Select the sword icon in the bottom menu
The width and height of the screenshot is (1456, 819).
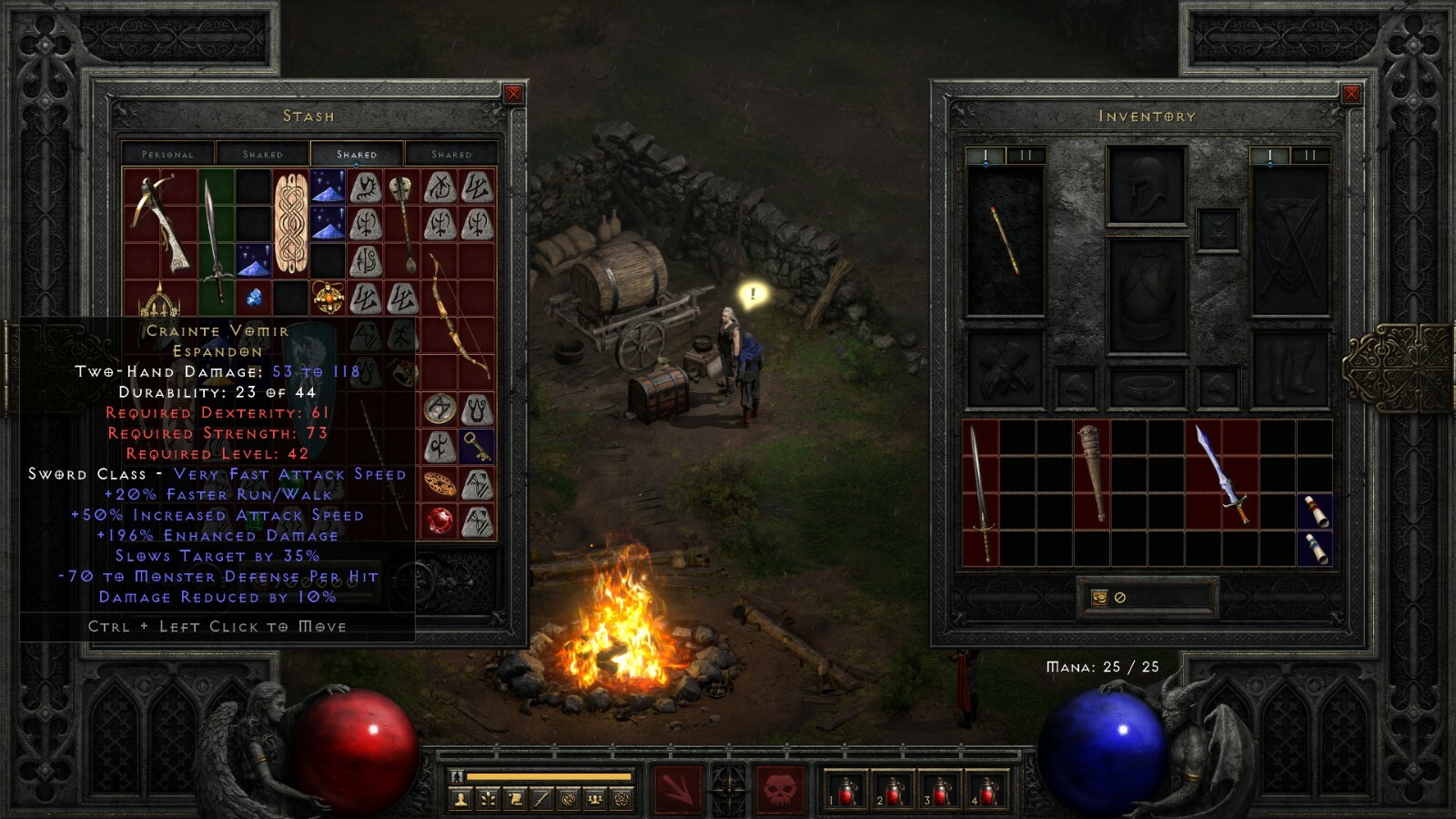click(x=542, y=799)
